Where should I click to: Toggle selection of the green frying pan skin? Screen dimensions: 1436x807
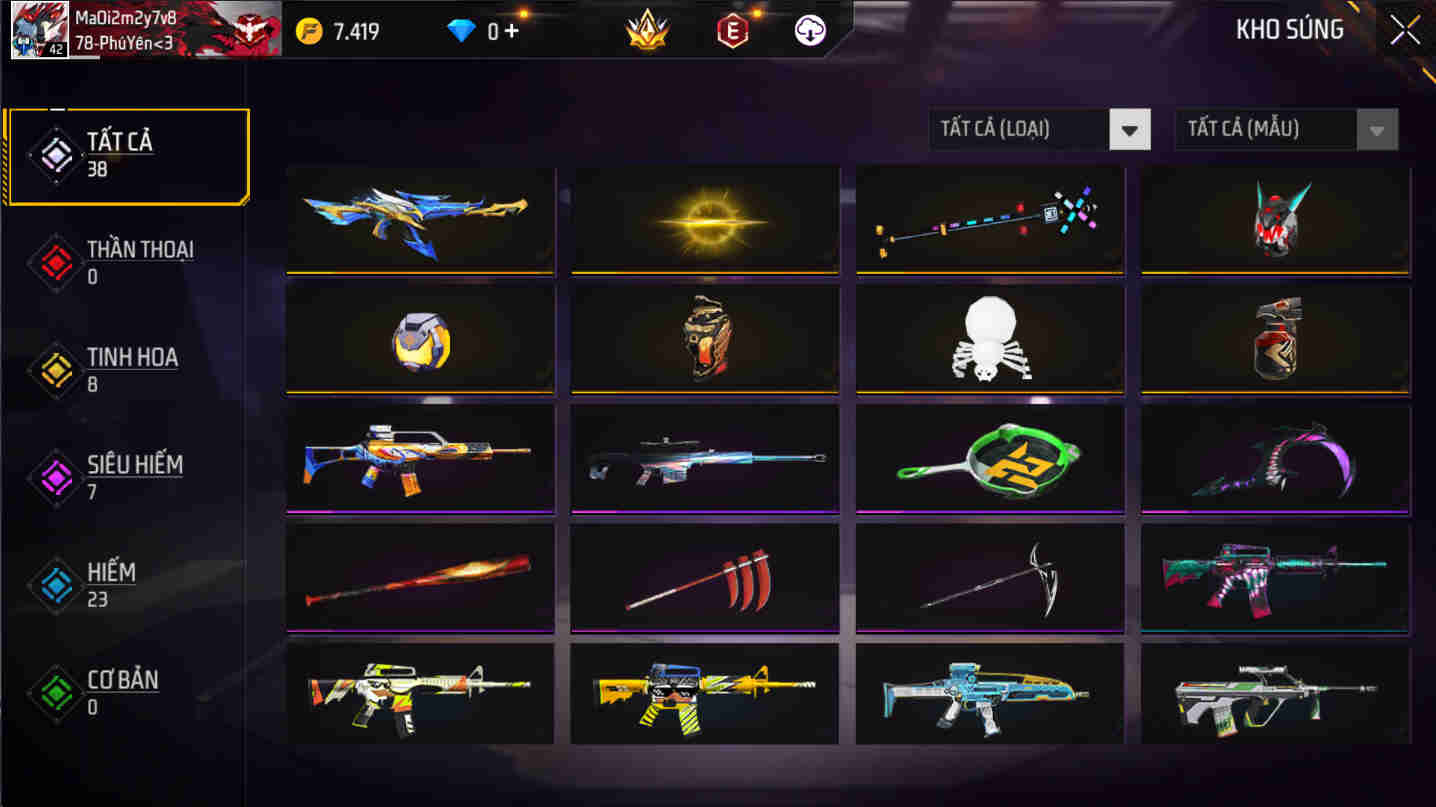tap(989, 460)
